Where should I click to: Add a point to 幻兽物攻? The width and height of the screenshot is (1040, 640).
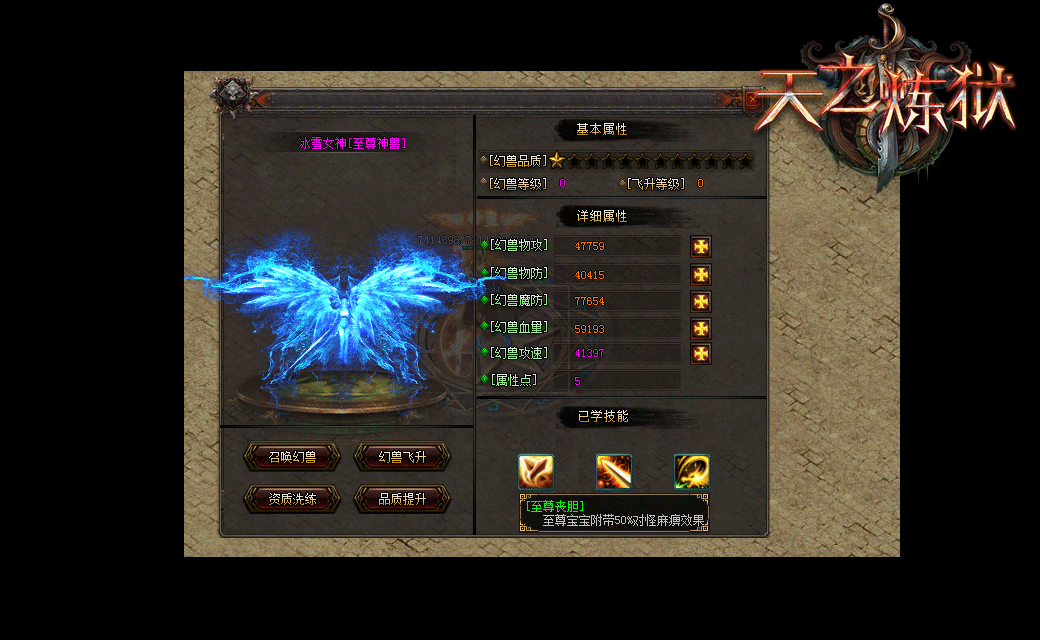701,246
